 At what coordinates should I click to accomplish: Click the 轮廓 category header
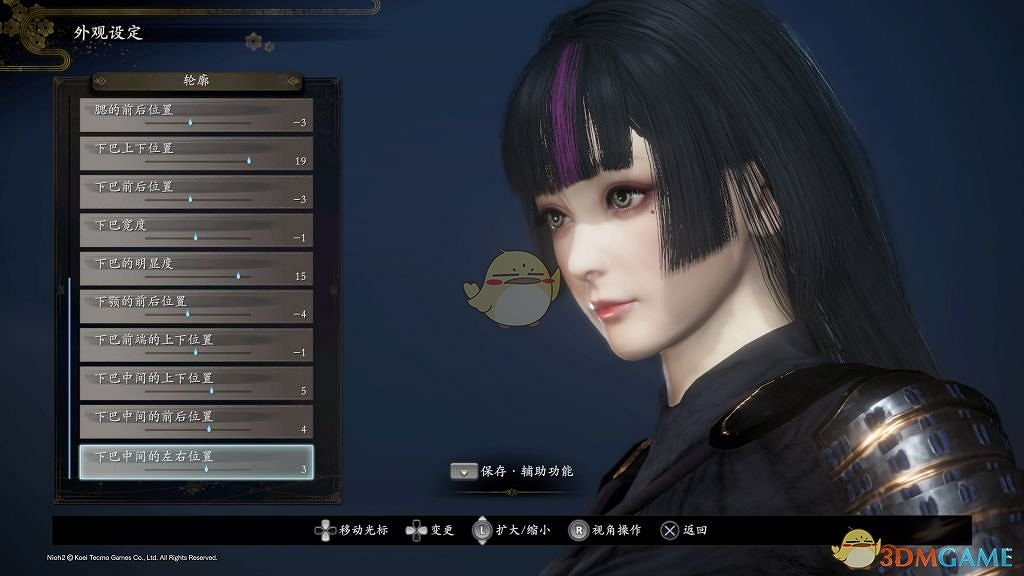(x=197, y=80)
